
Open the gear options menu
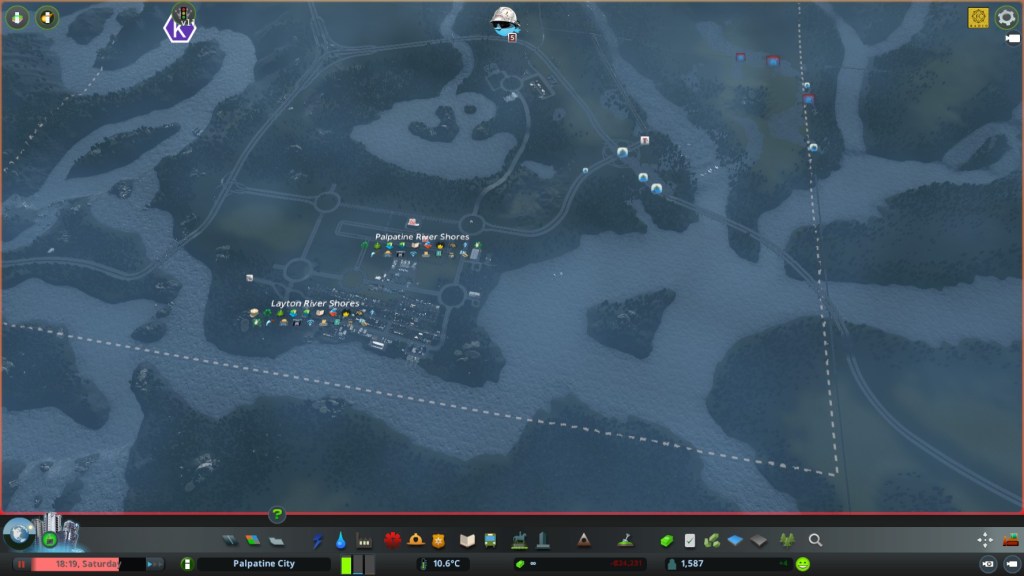click(1006, 17)
